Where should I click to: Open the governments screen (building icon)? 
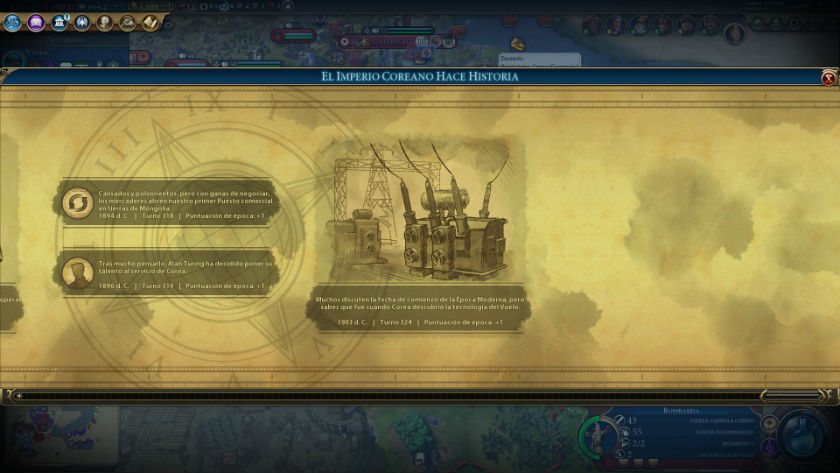coord(59,22)
